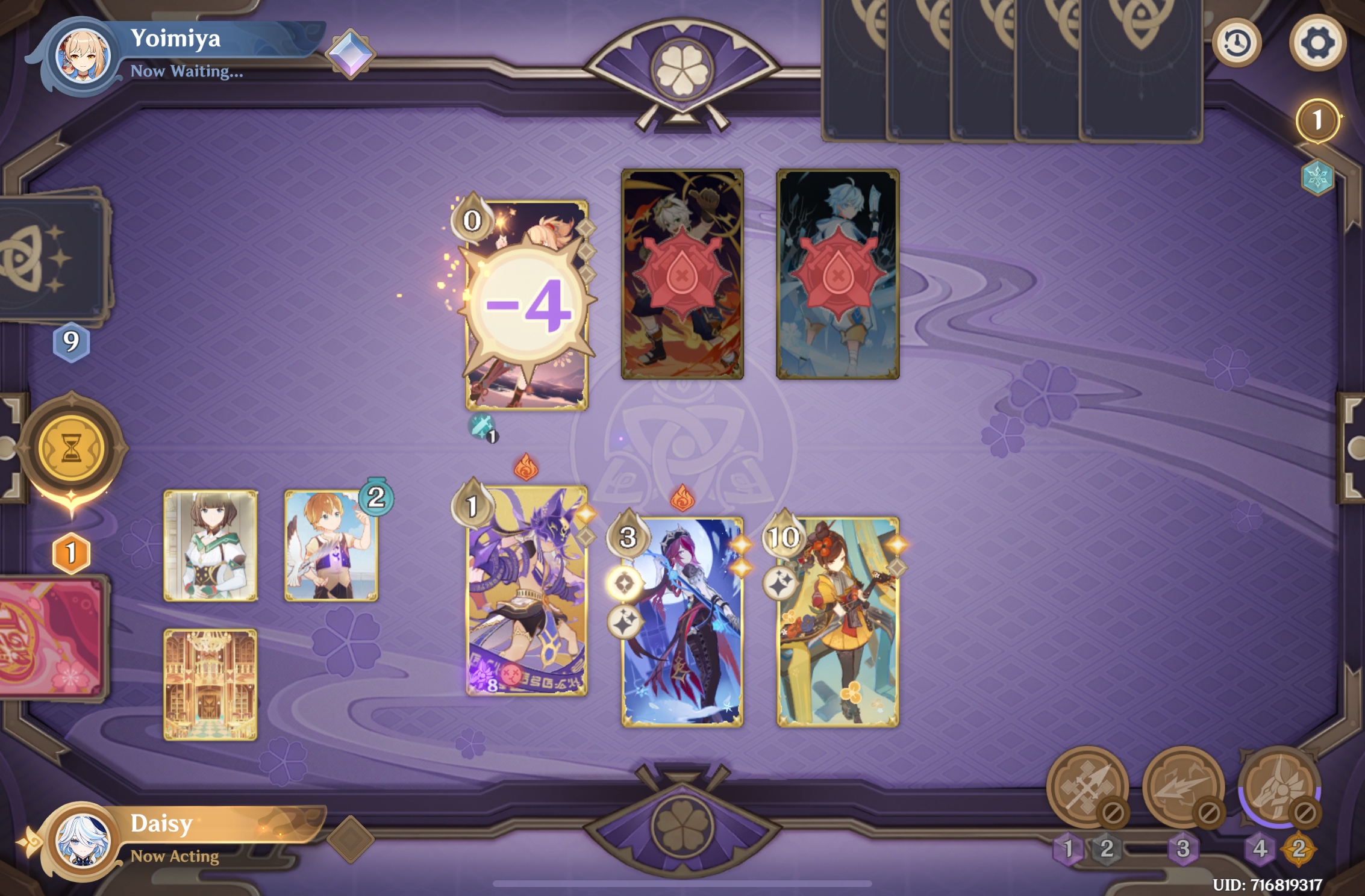Check opponent's remaining dice counter

click(x=1317, y=119)
